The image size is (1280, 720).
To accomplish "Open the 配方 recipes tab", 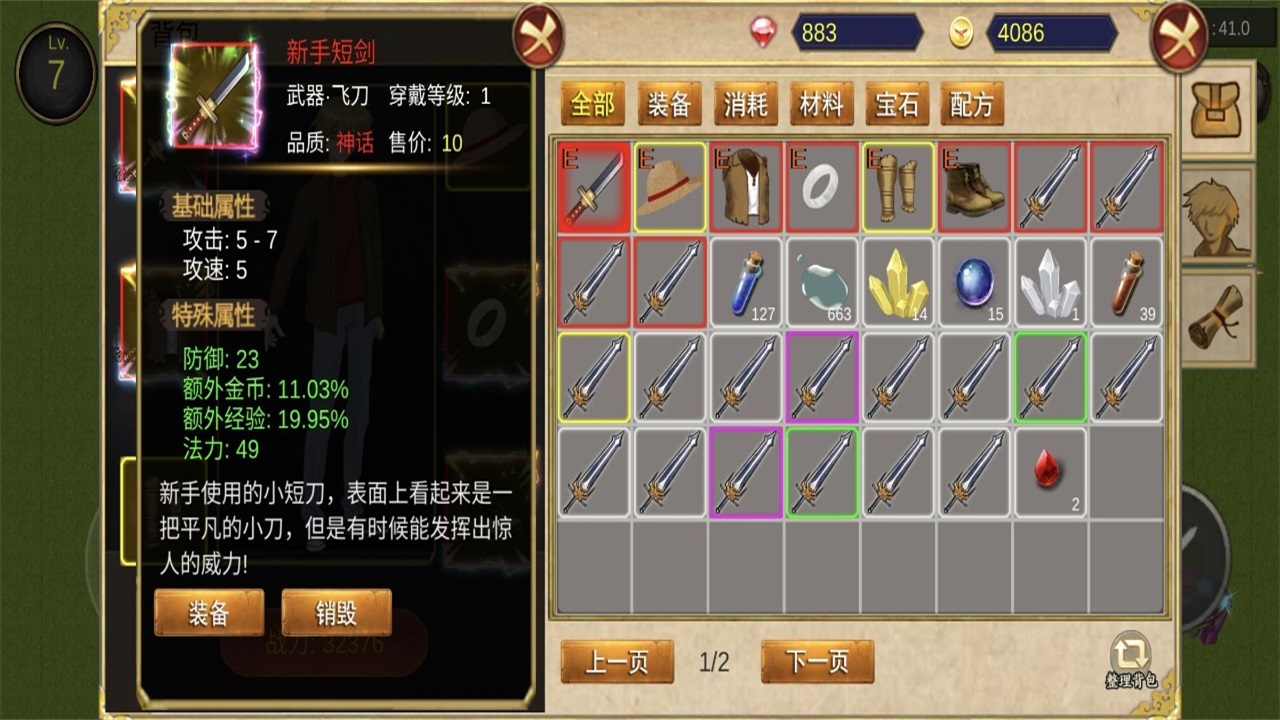I will (972, 104).
